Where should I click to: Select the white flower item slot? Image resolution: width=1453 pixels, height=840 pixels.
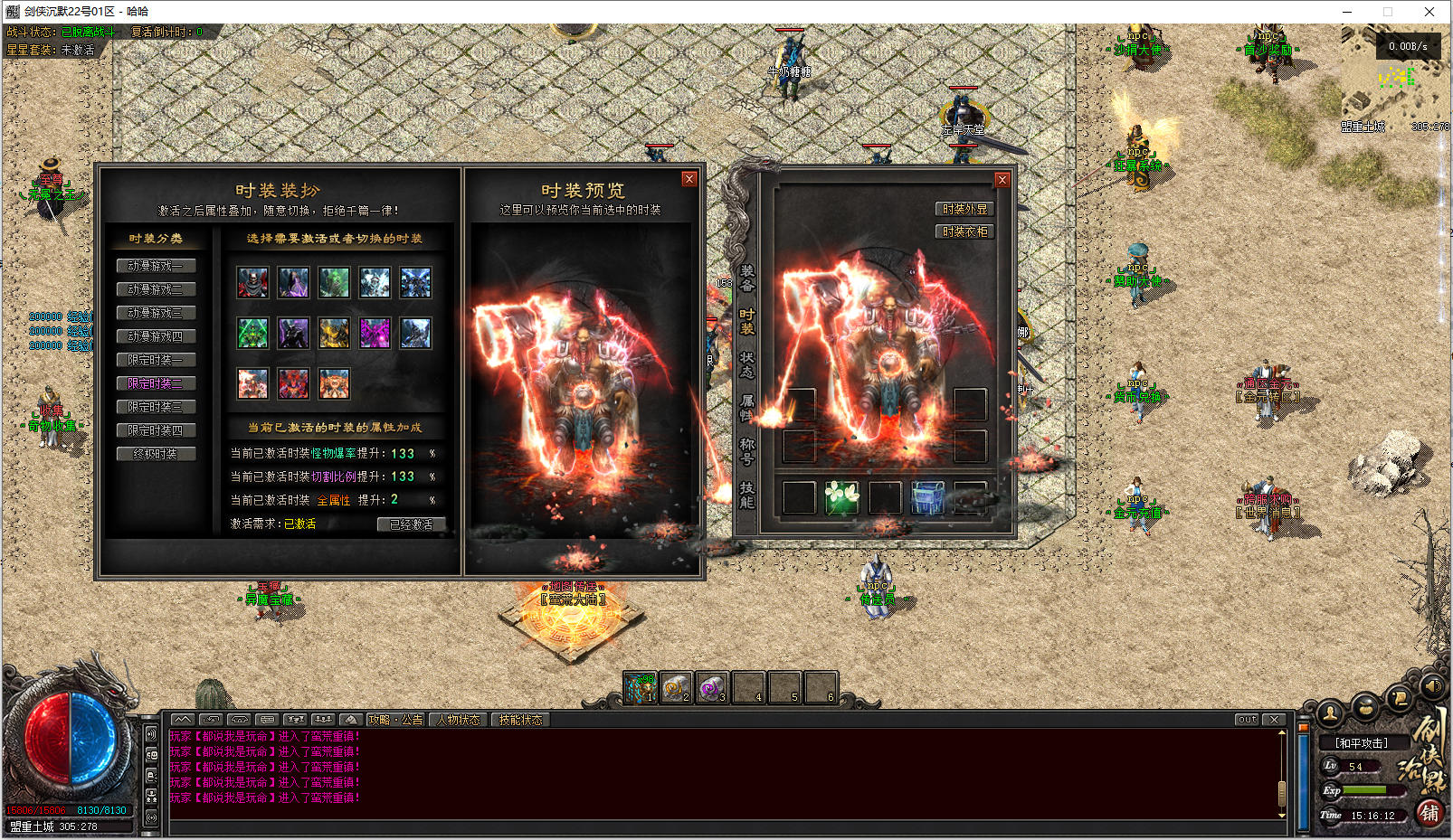click(x=841, y=498)
